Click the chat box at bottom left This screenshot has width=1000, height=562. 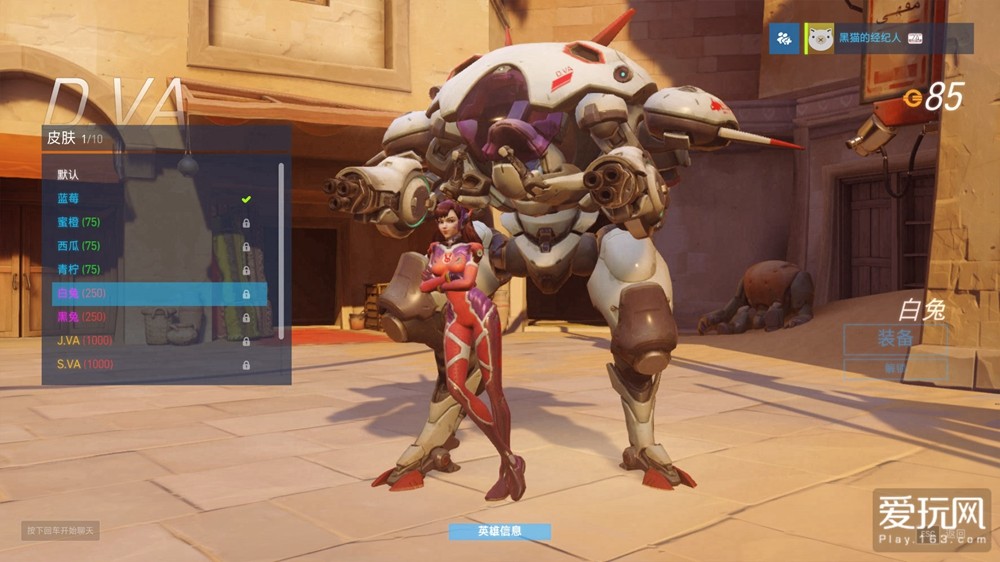(x=60, y=530)
